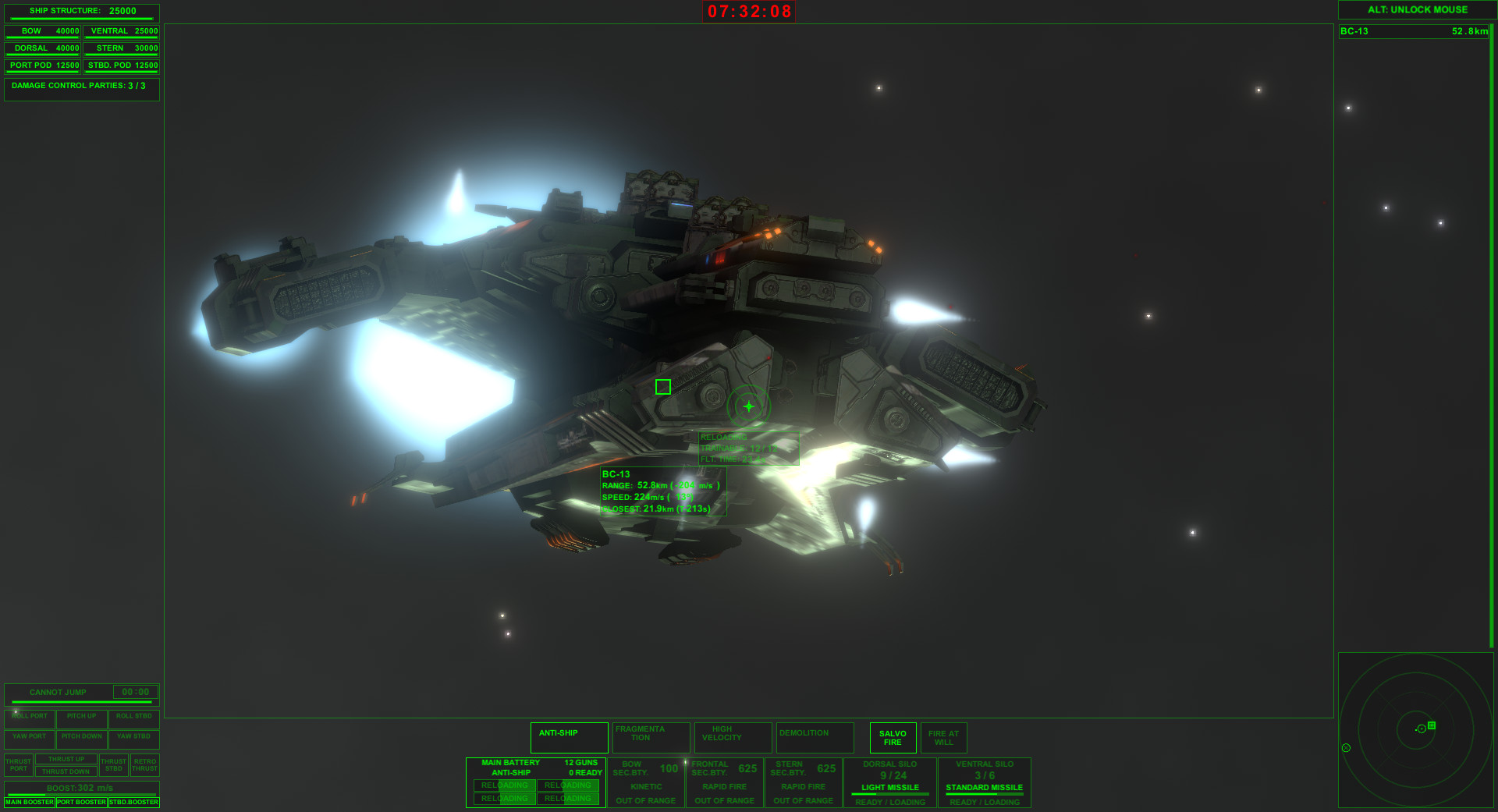The height and width of the screenshot is (812, 1498).
Task: Toggle Salvo Fire mode
Action: pyautogui.click(x=892, y=737)
